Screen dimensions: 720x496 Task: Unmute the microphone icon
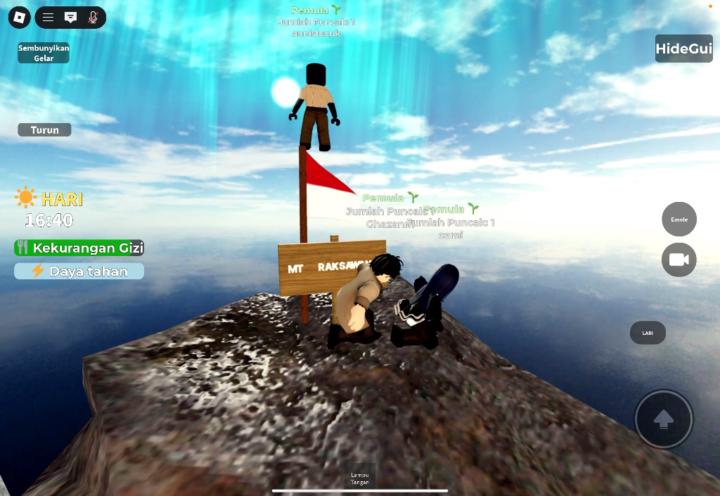(x=93, y=18)
